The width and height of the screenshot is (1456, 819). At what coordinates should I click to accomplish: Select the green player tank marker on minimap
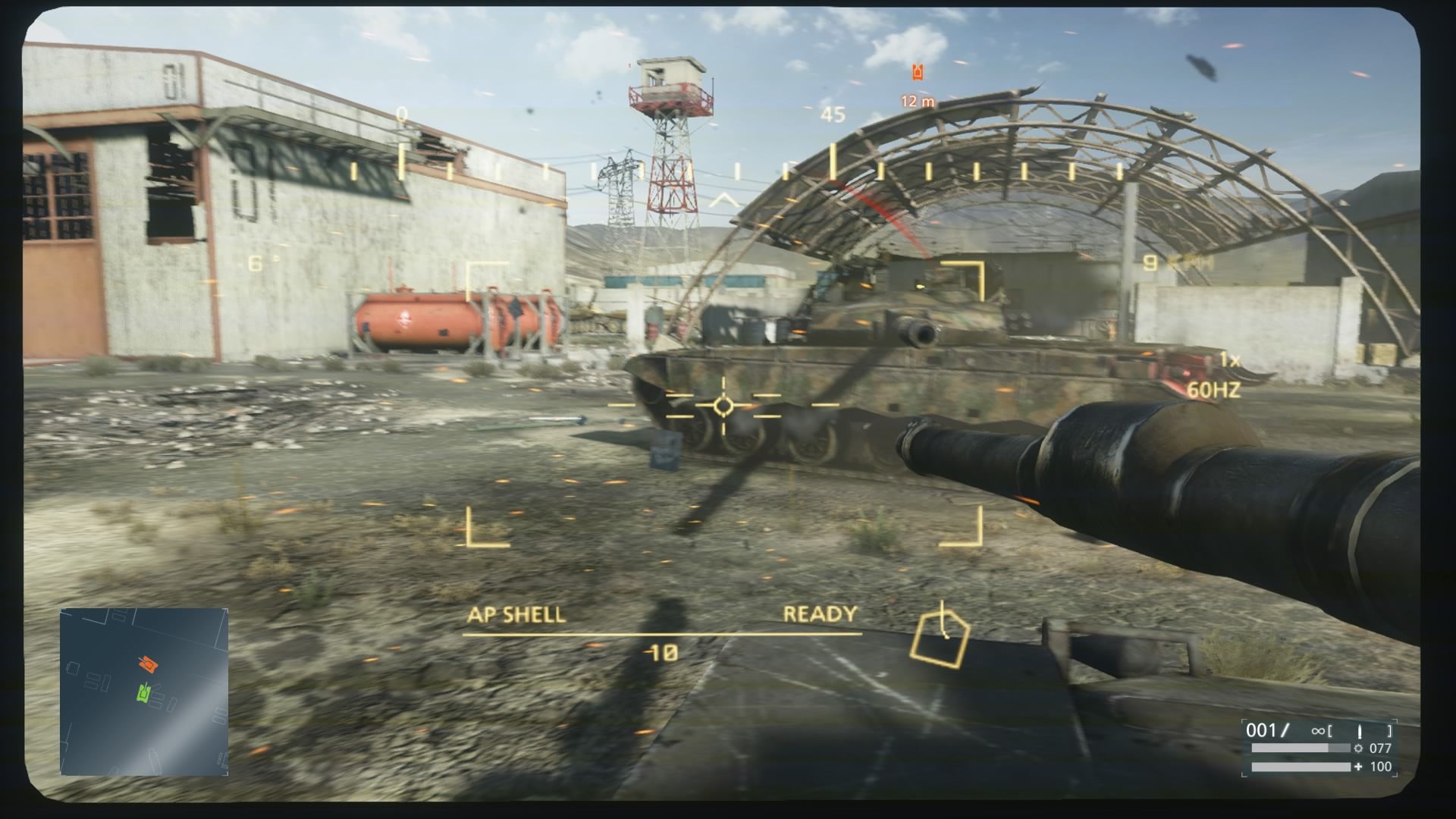pos(145,691)
